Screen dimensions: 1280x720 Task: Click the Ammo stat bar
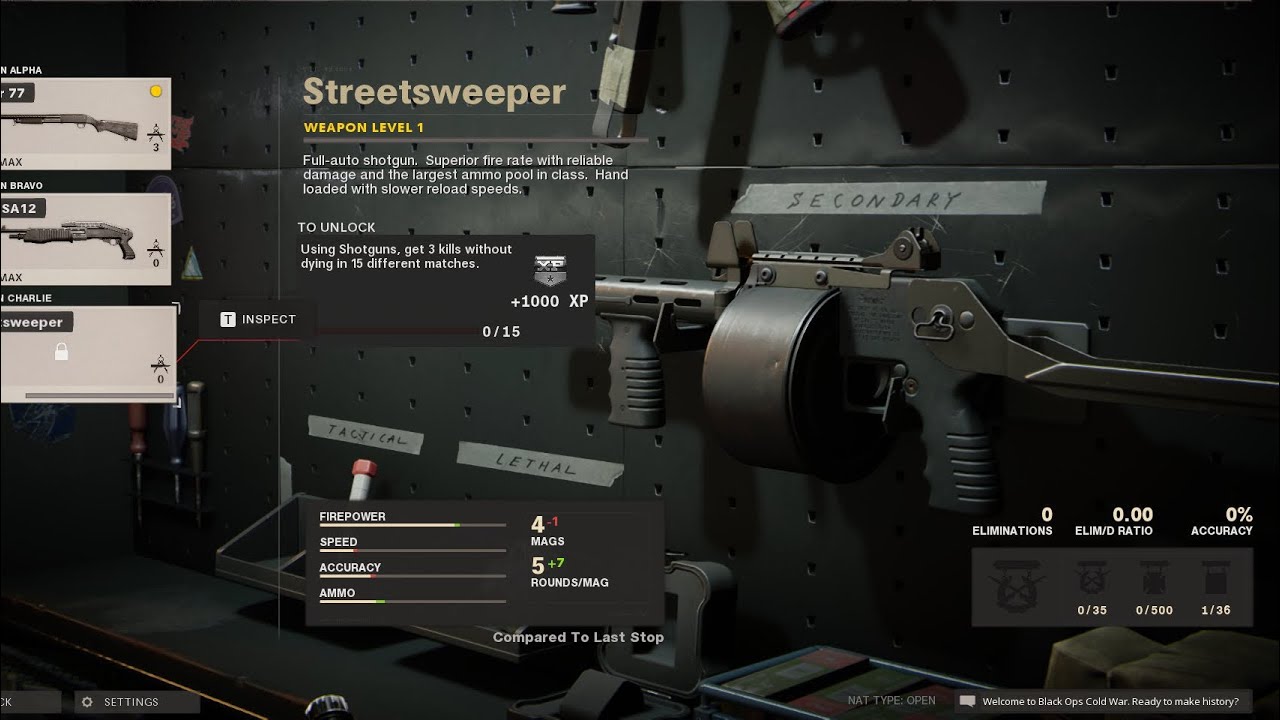(412, 599)
